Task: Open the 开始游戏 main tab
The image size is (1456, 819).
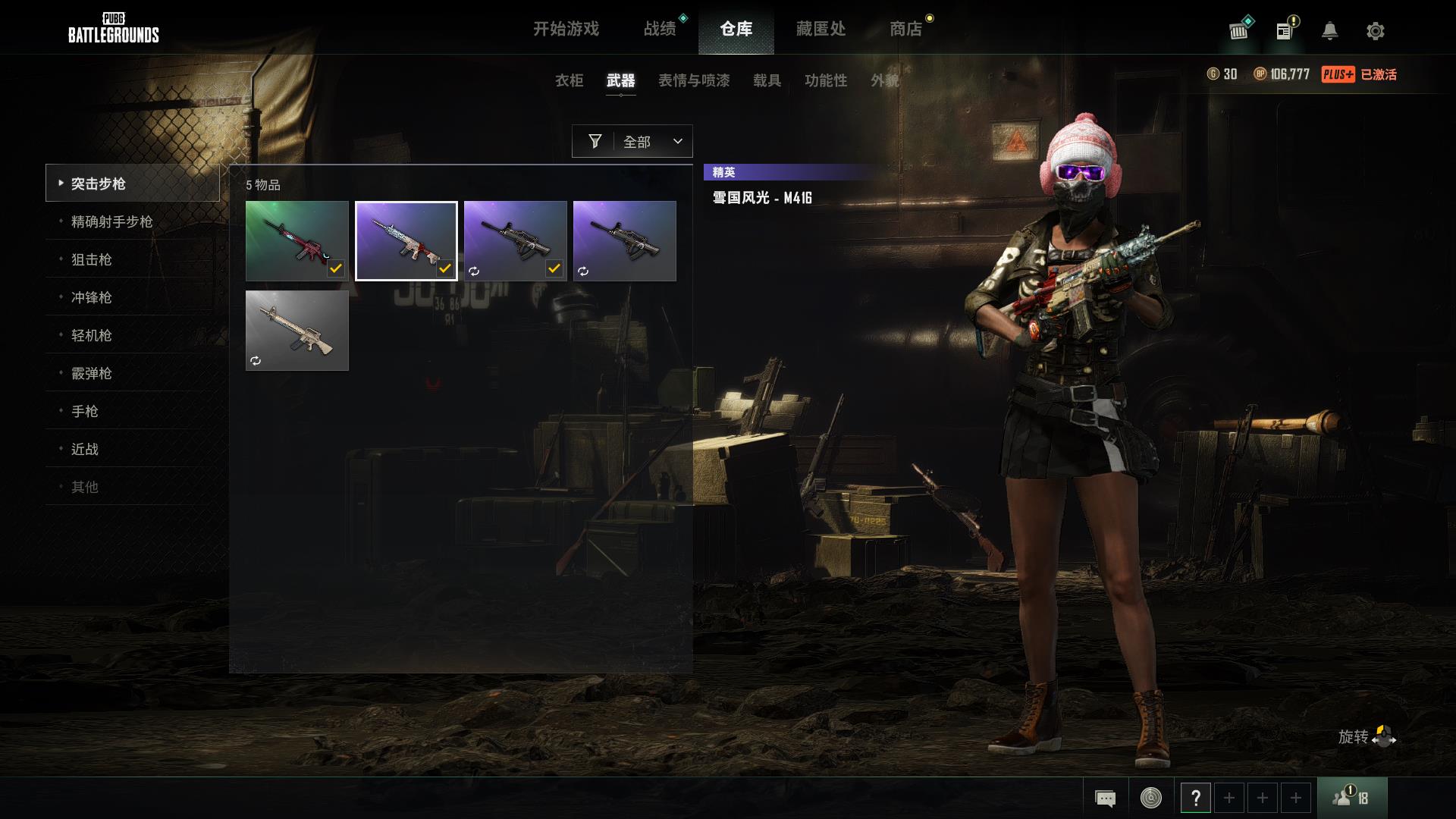Action: pos(566,29)
